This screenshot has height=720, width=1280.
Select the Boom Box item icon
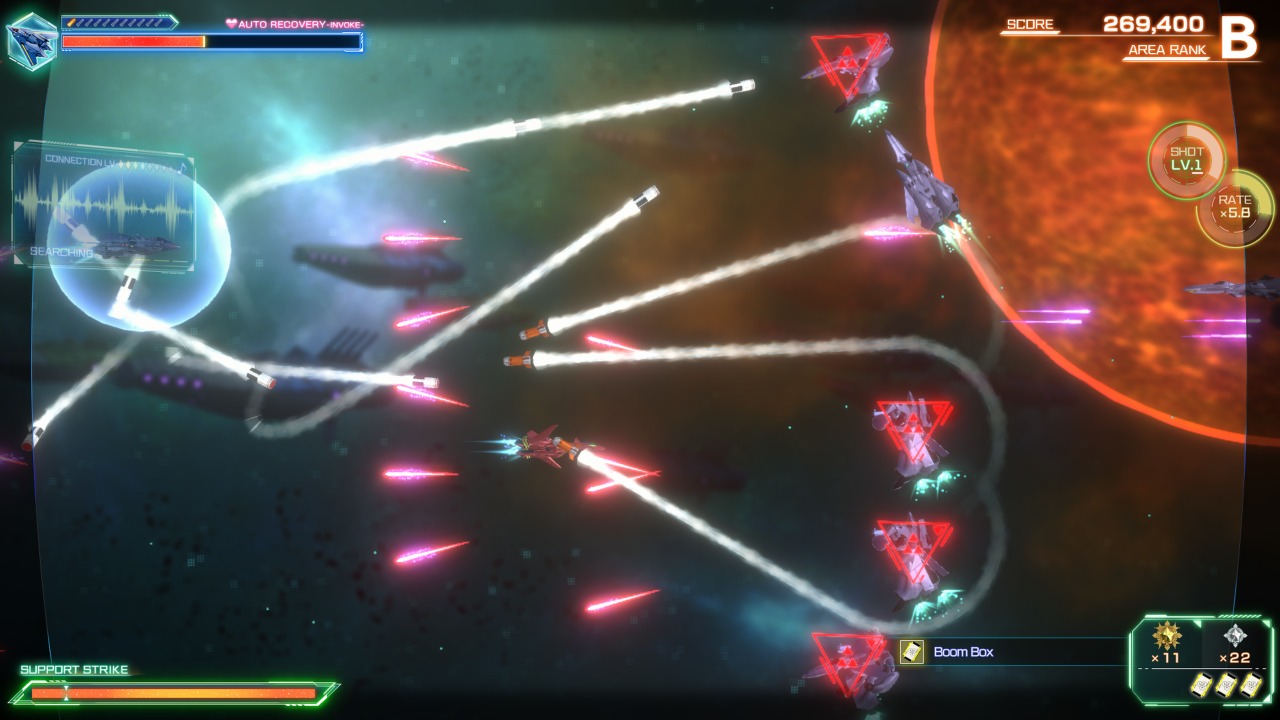911,652
